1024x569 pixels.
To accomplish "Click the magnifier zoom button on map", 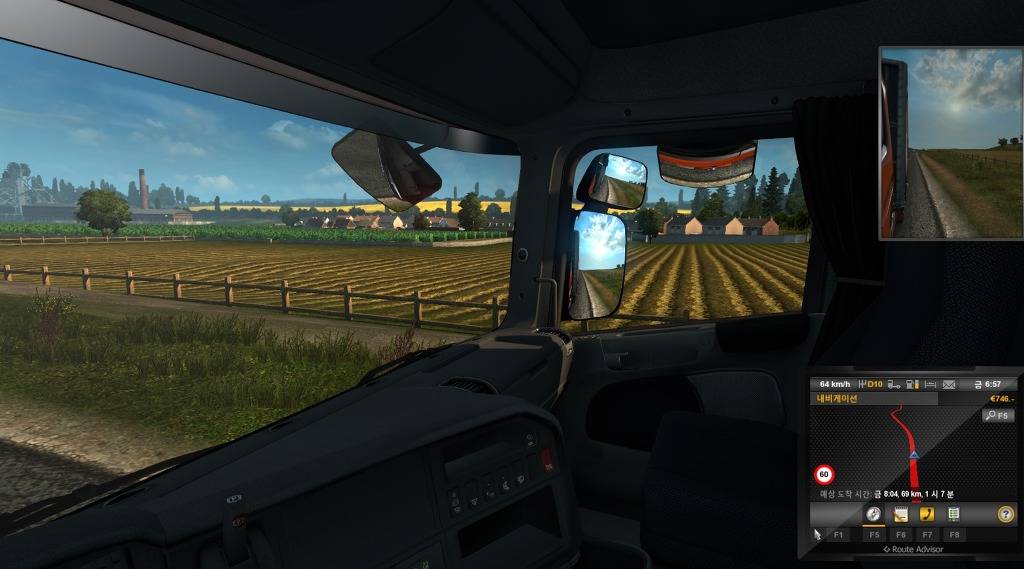I will [x=998, y=415].
